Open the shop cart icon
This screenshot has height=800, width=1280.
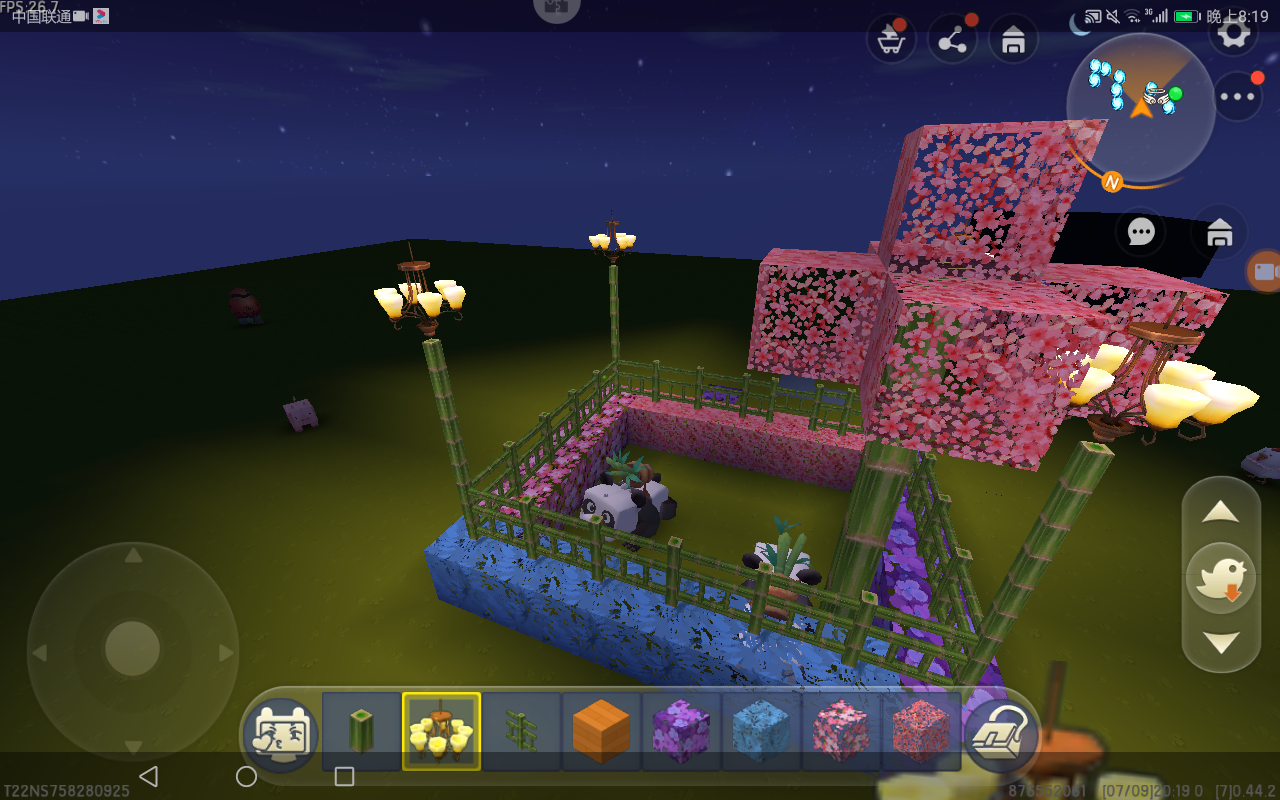(x=890, y=41)
